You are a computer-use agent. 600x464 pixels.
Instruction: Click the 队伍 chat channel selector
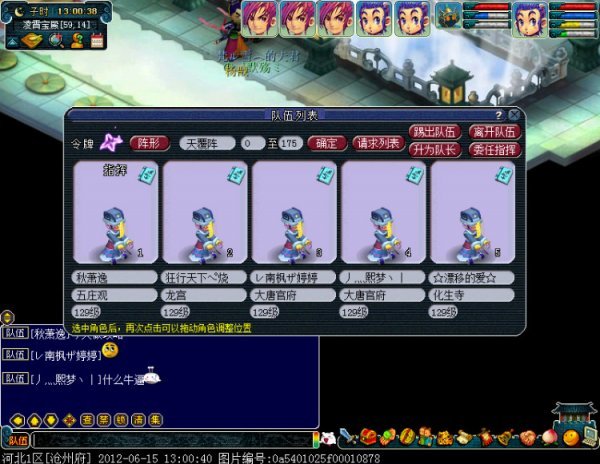tap(17, 440)
